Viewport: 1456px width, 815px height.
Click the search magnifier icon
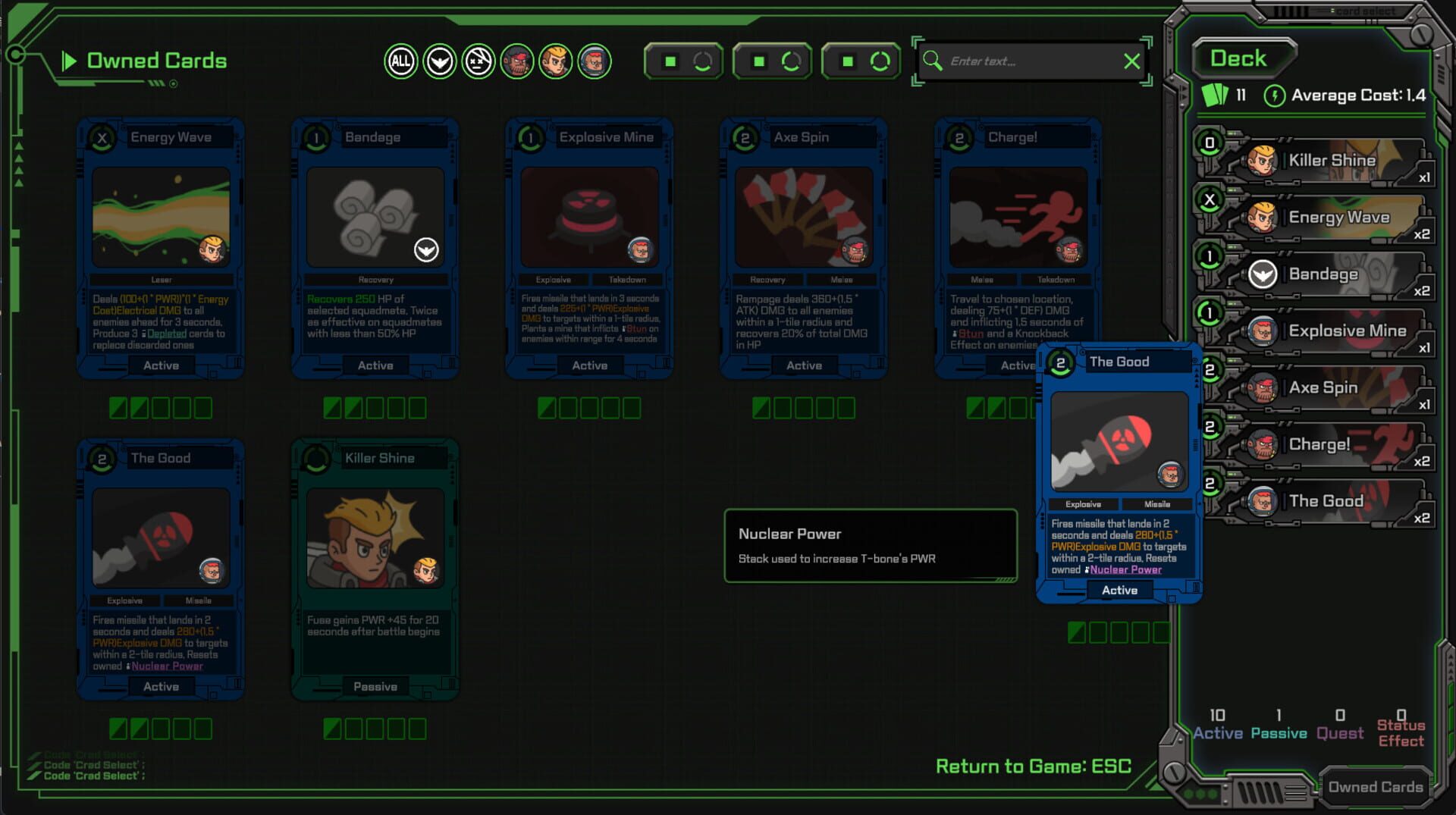[934, 61]
